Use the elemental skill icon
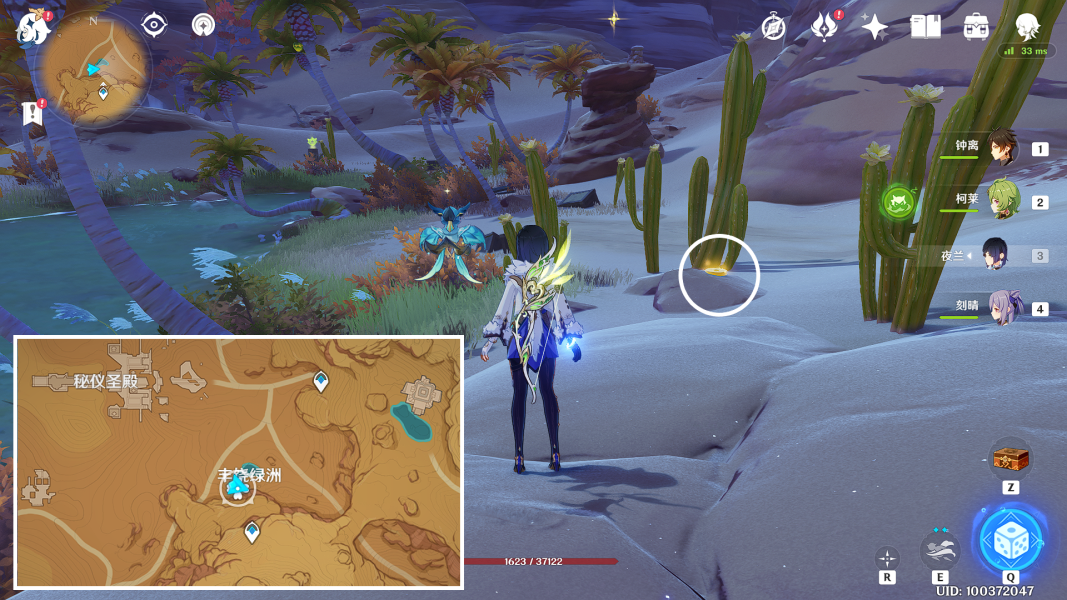 pos(940,549)
